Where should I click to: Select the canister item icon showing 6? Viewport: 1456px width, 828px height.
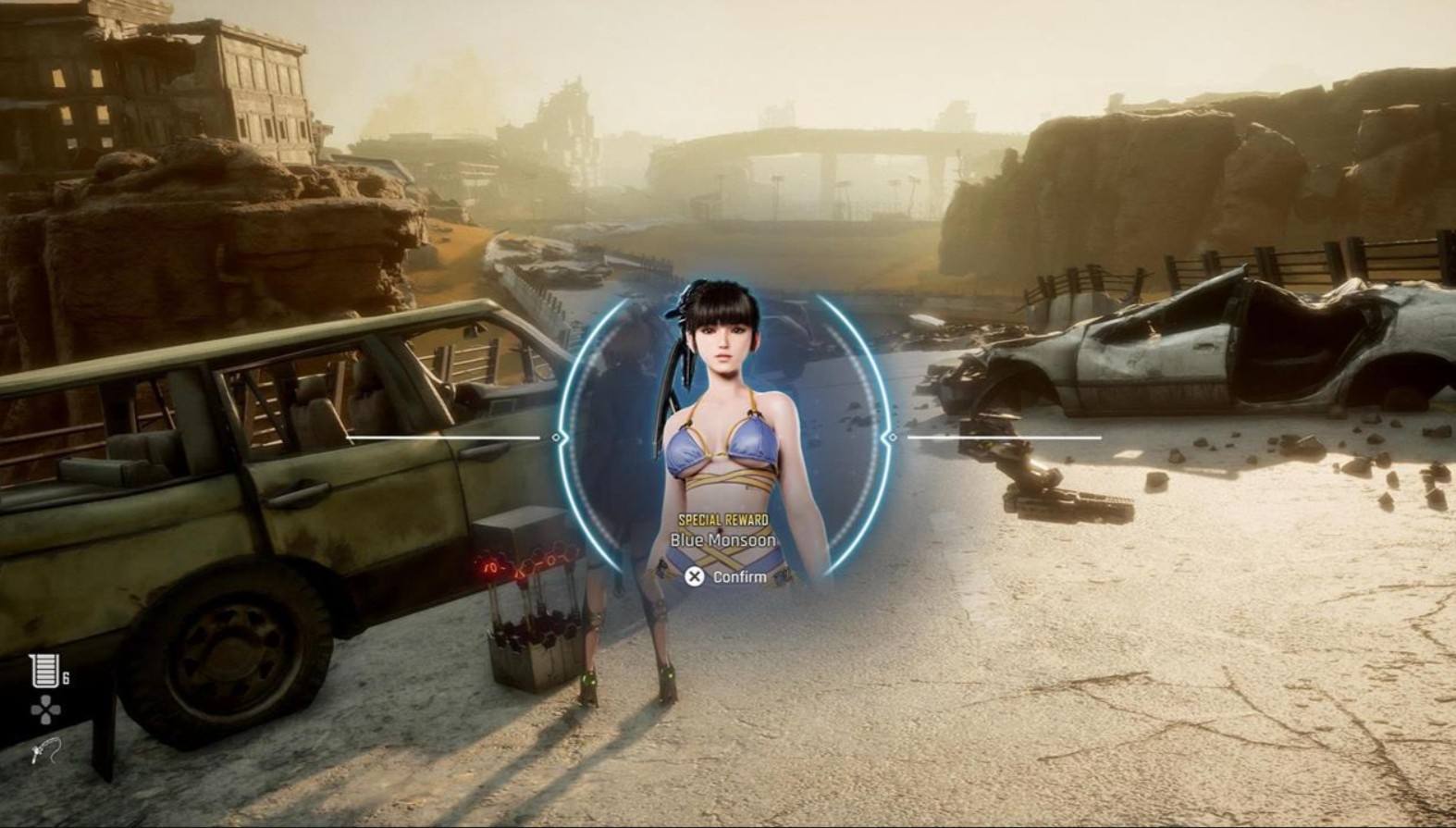tap(43, 671)
